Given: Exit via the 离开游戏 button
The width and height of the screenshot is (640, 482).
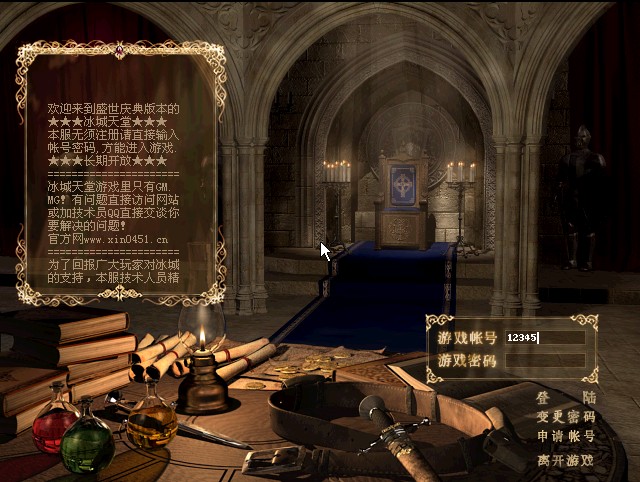Looking at the screenshot, I should [566, 460].
